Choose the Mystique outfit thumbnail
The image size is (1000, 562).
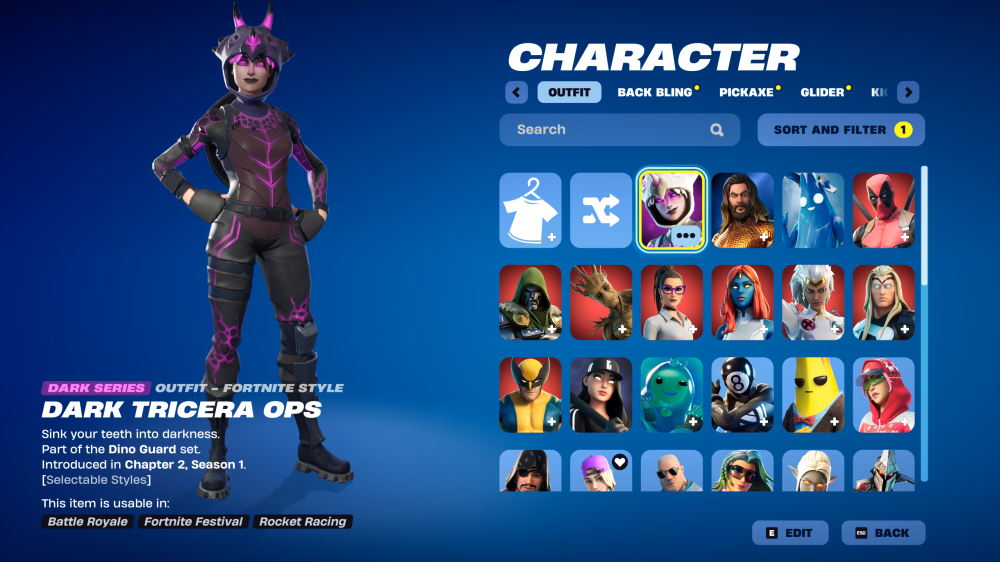pyautogui.click(x=742, y=302)
